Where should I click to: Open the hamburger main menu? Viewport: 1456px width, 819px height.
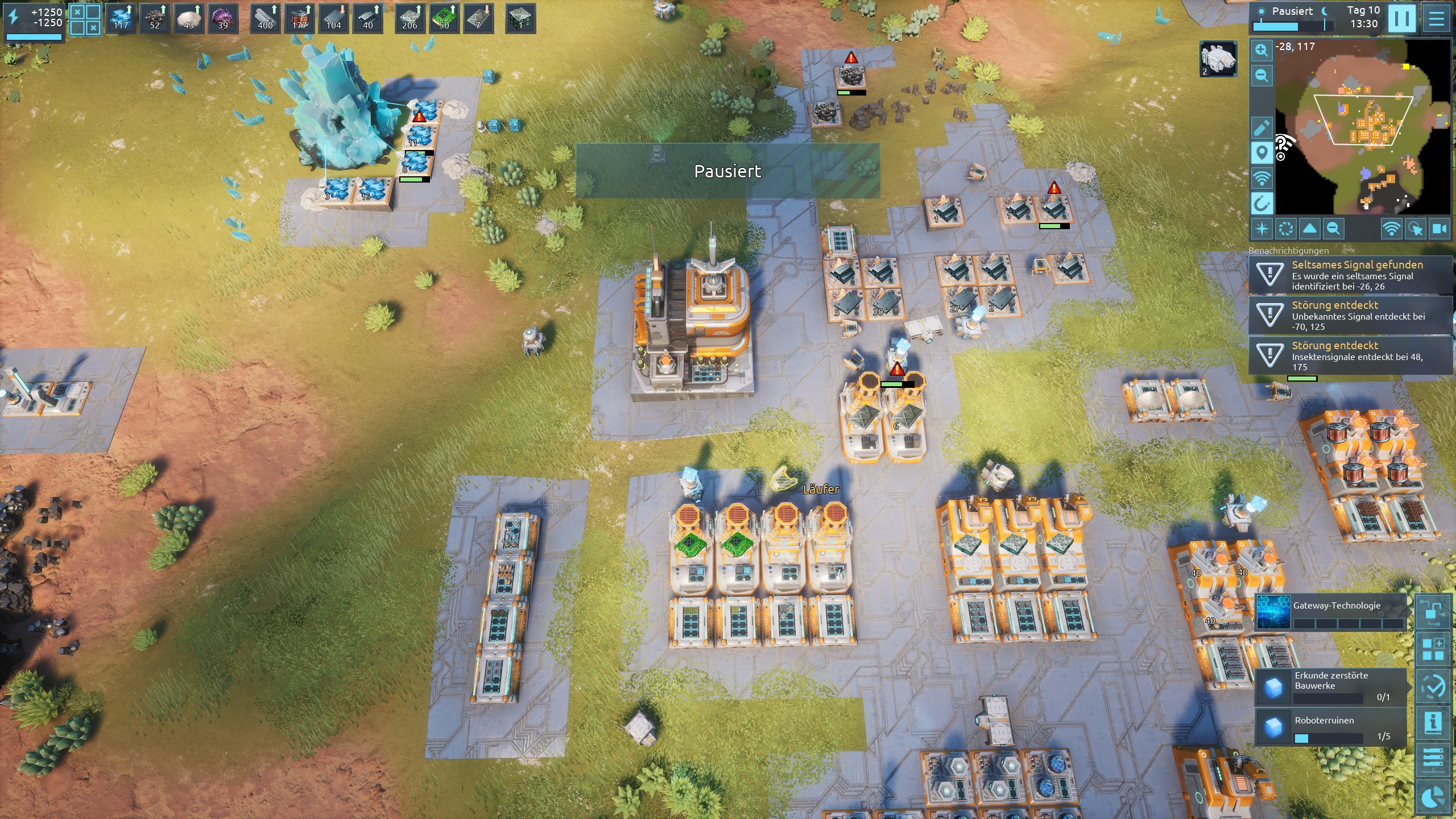[1437, 19]
